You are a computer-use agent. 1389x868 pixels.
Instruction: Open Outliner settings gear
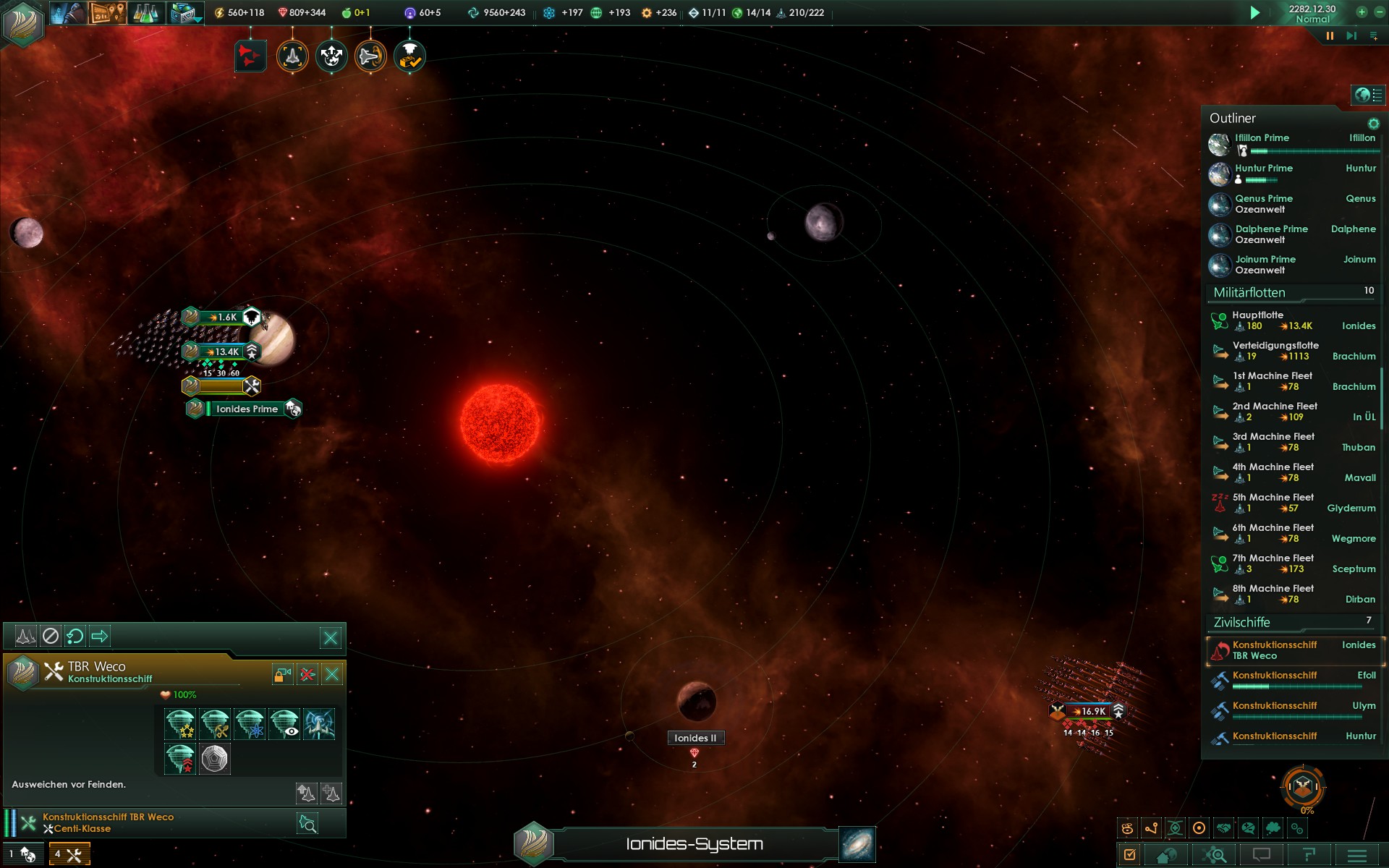click(1373, 124)
